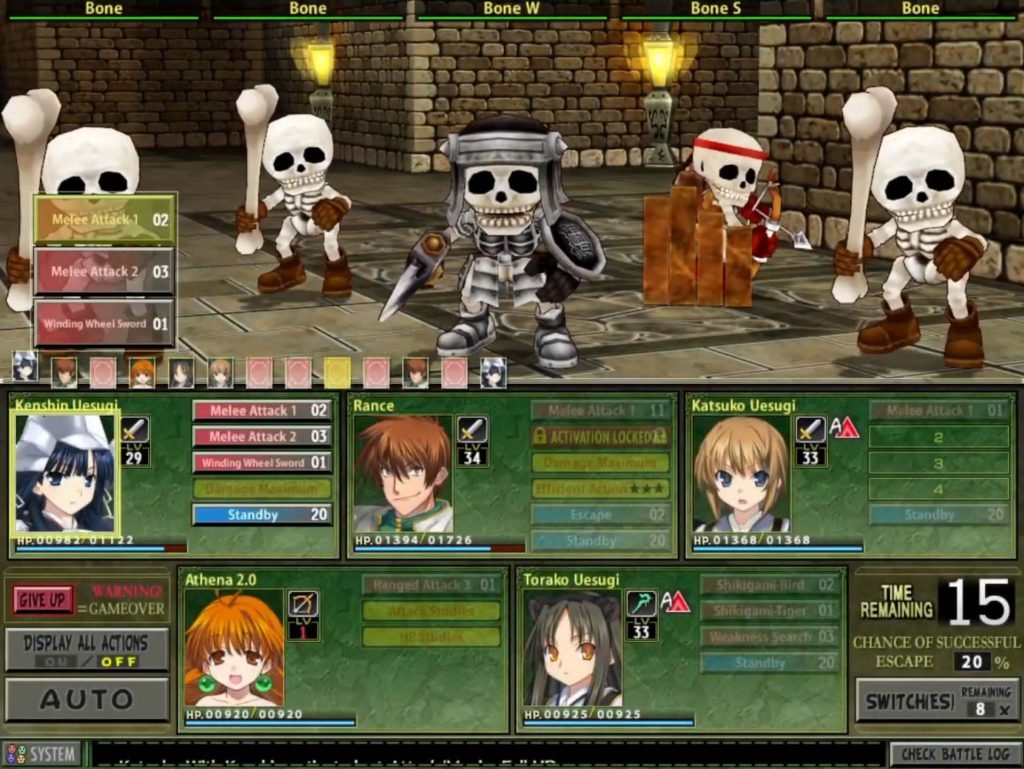Activate Auto battle mode
The width and height of the screenshot is (1024, 769).
[86, 699]
